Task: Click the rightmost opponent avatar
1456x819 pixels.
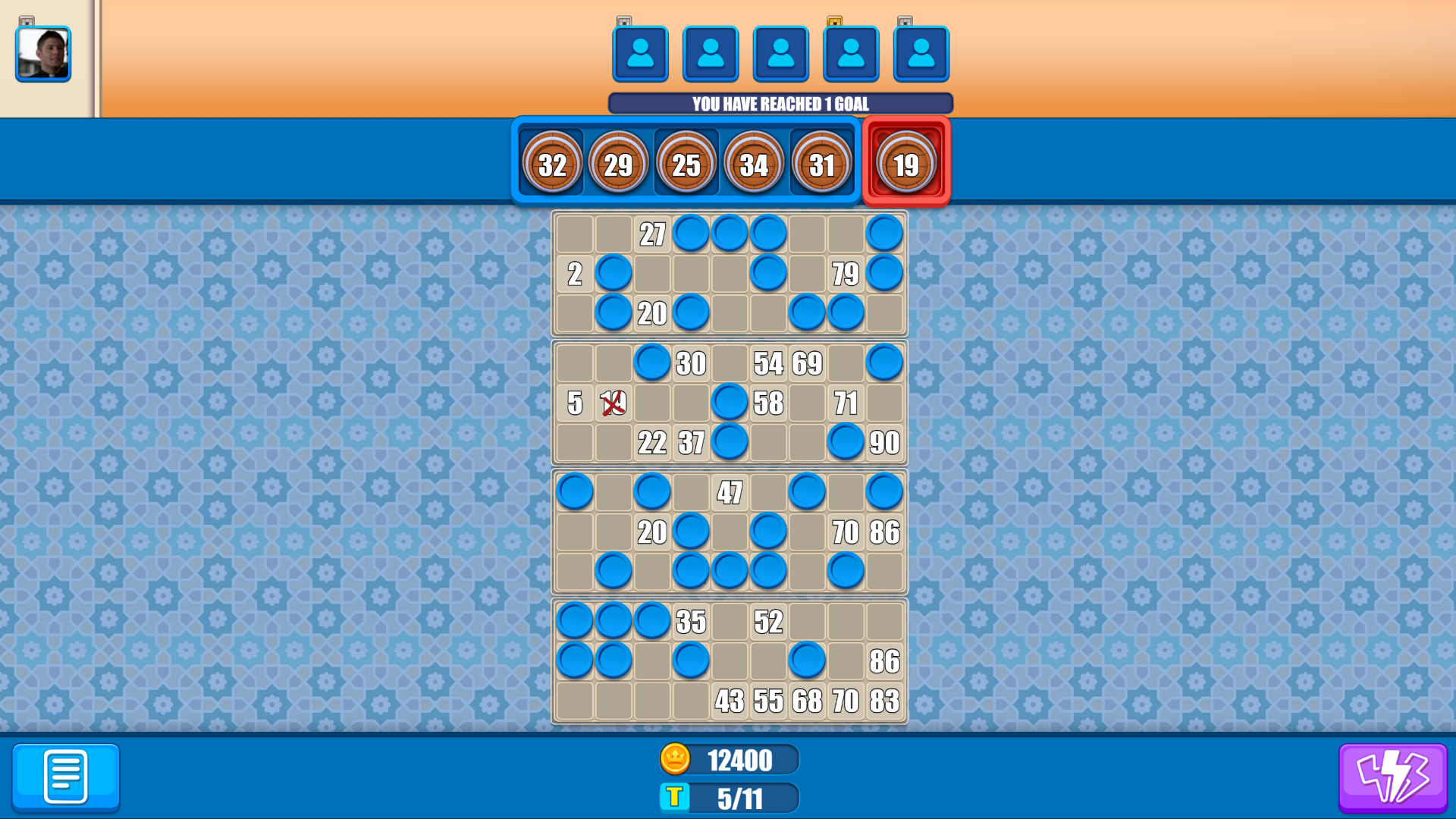Action: tap(921, 53)
